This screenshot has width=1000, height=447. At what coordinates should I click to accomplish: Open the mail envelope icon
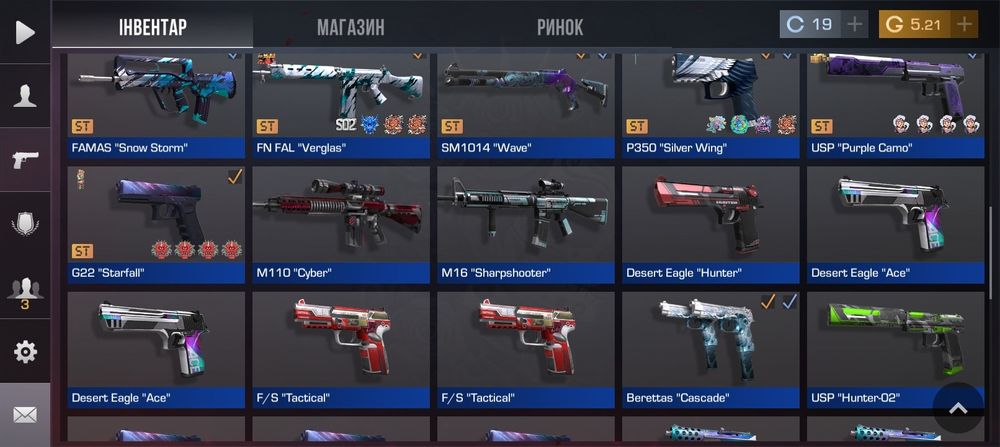pyautogui.click(x=25, y=414)
